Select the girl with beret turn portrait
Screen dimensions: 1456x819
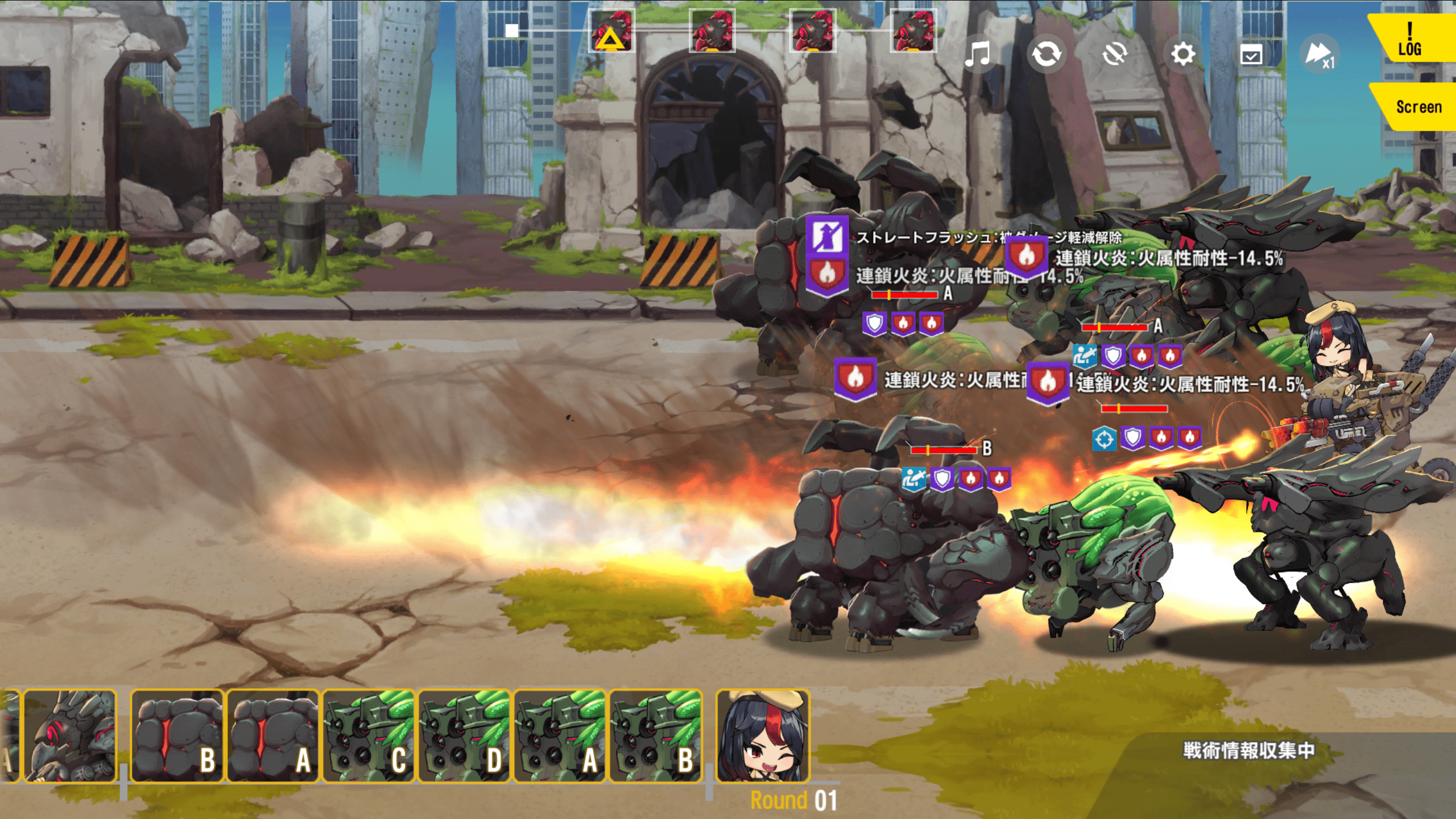pos(762,736)
